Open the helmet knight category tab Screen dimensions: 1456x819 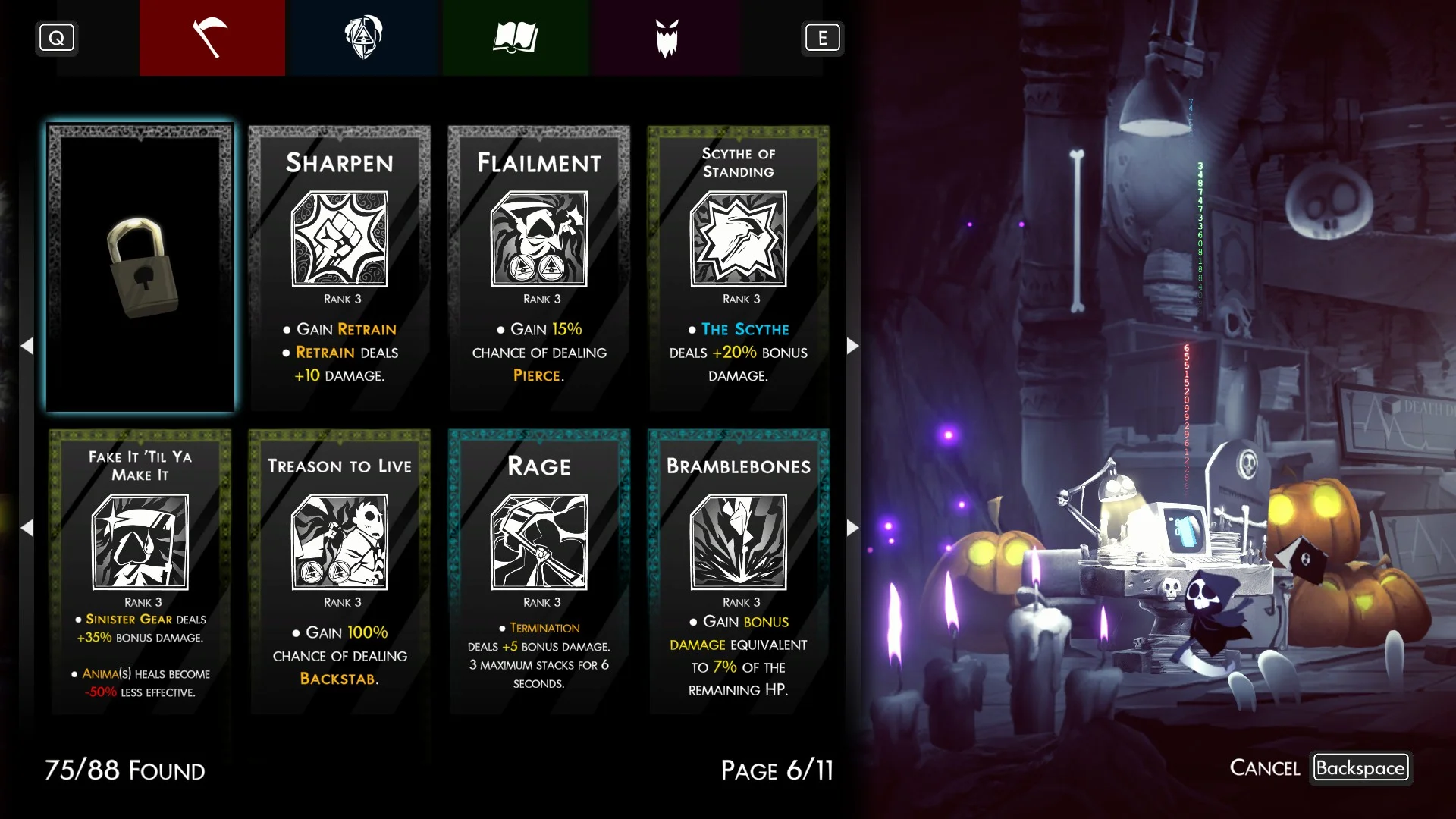[x=363, y=38]
